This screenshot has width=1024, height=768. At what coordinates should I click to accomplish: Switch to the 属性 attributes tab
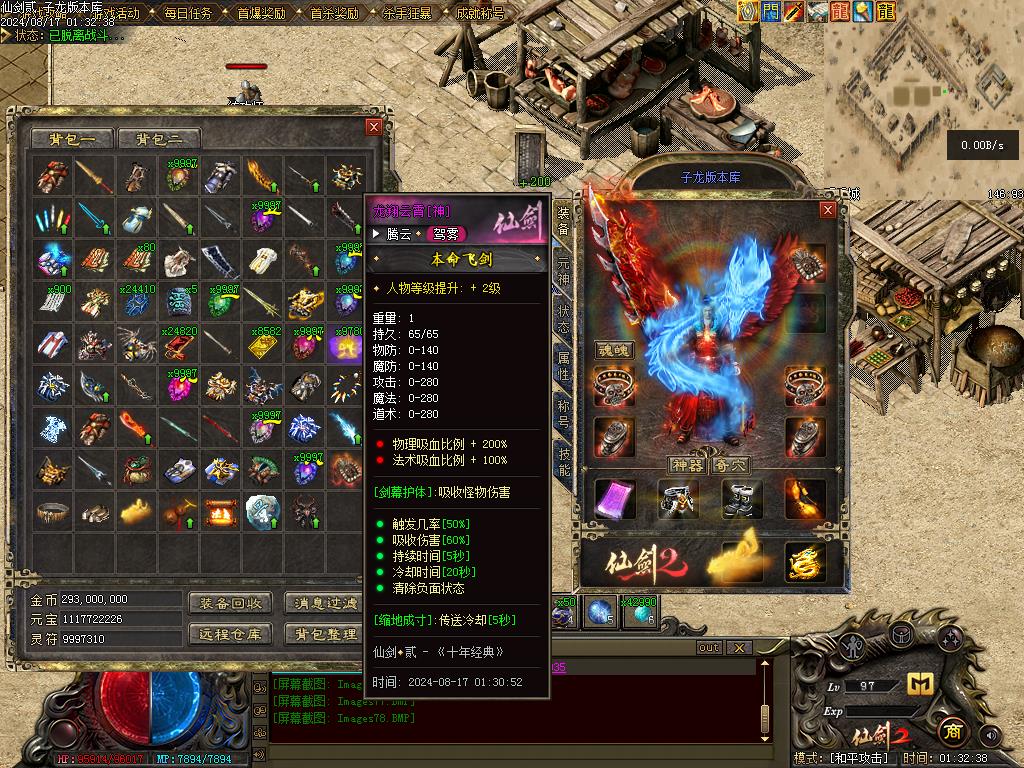(563, 366)
